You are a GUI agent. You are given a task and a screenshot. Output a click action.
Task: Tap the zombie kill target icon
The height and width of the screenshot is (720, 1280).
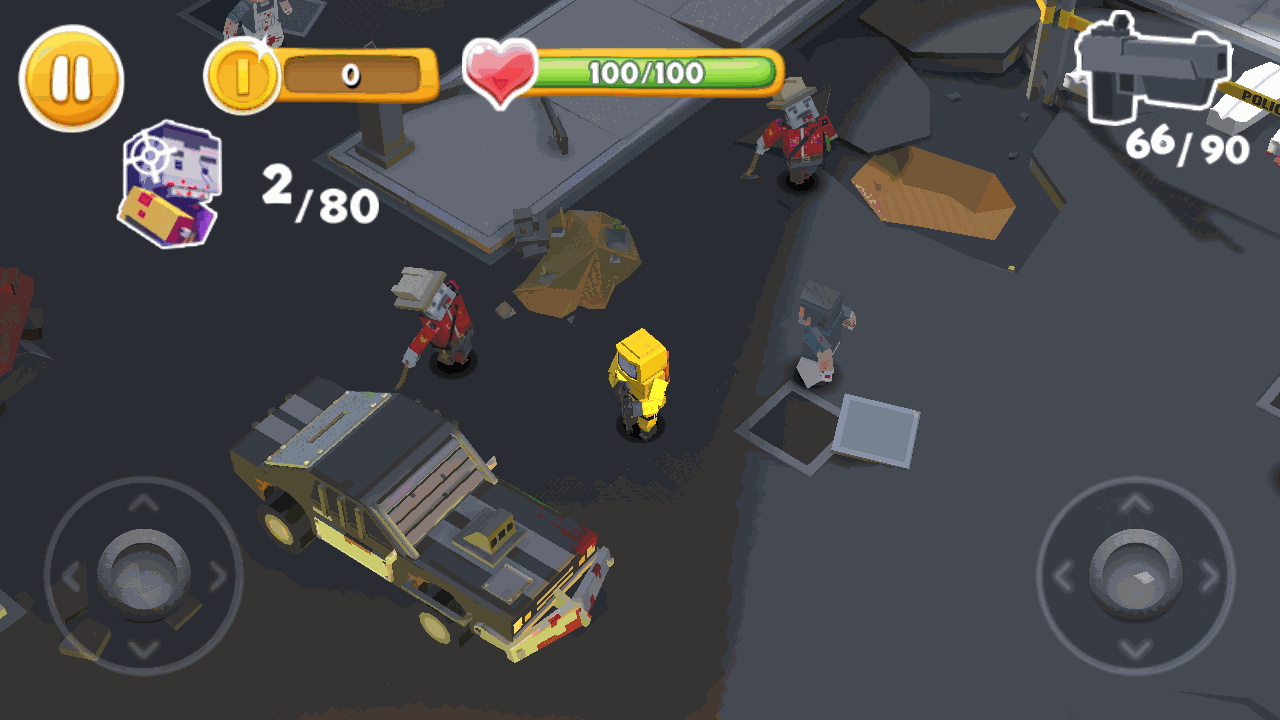170,185
